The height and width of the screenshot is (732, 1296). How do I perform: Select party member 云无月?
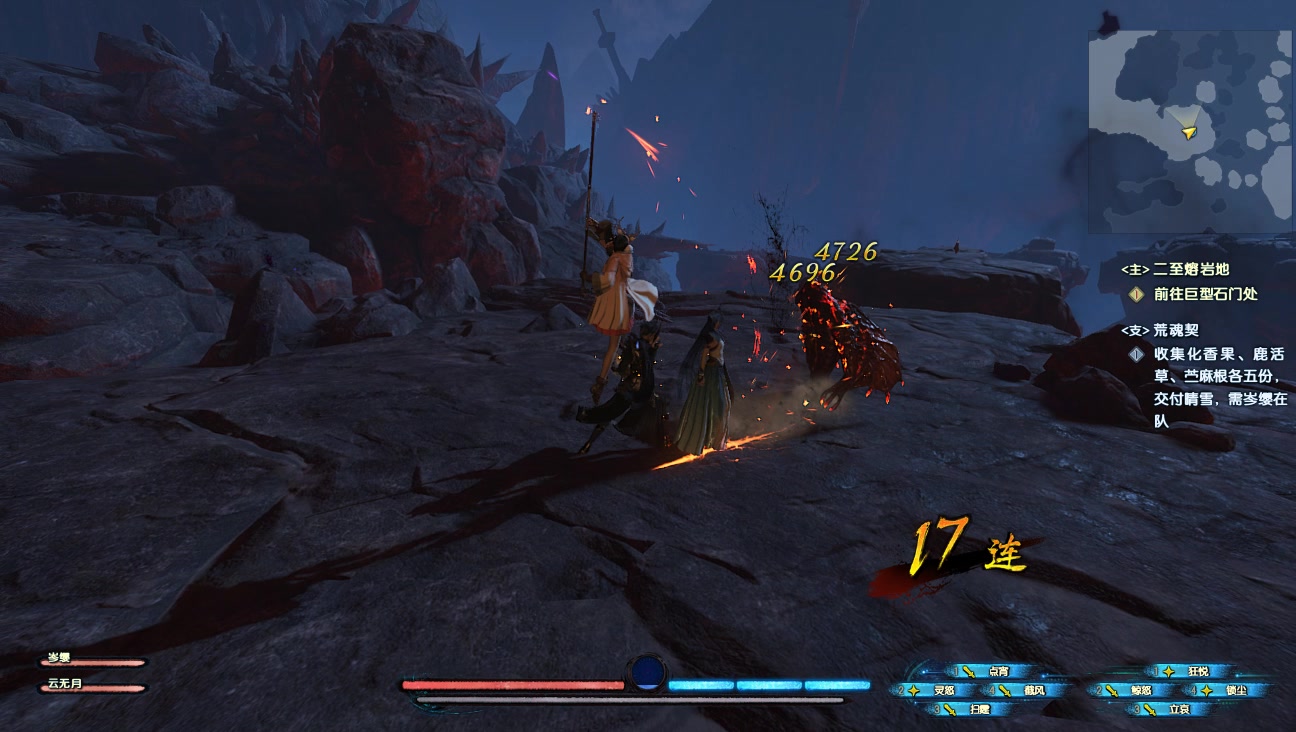[x=93, y=686]
